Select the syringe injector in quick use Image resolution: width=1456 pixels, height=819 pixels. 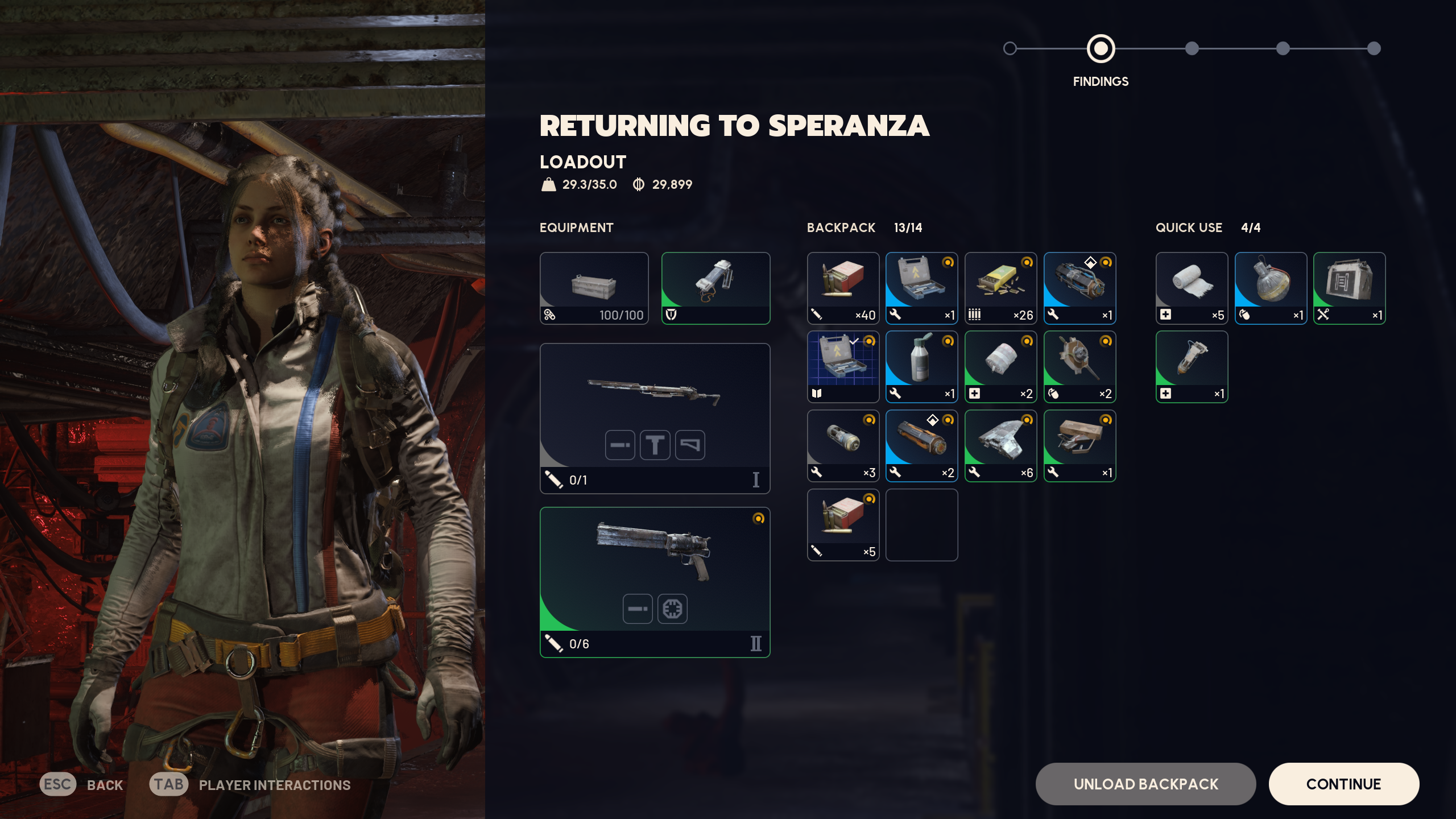pyautogui.click(x=1192, y=367)
